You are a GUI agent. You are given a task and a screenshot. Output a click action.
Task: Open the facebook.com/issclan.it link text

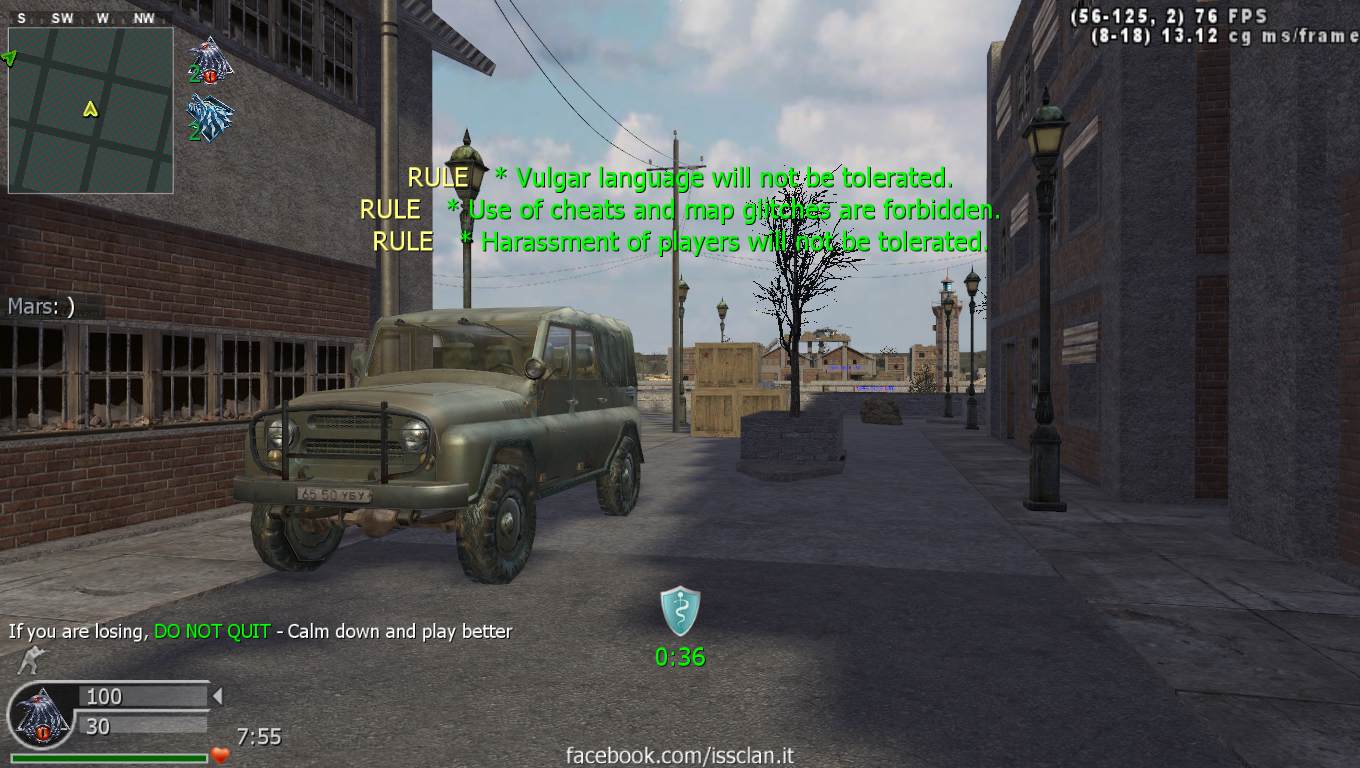click(680, 756)
